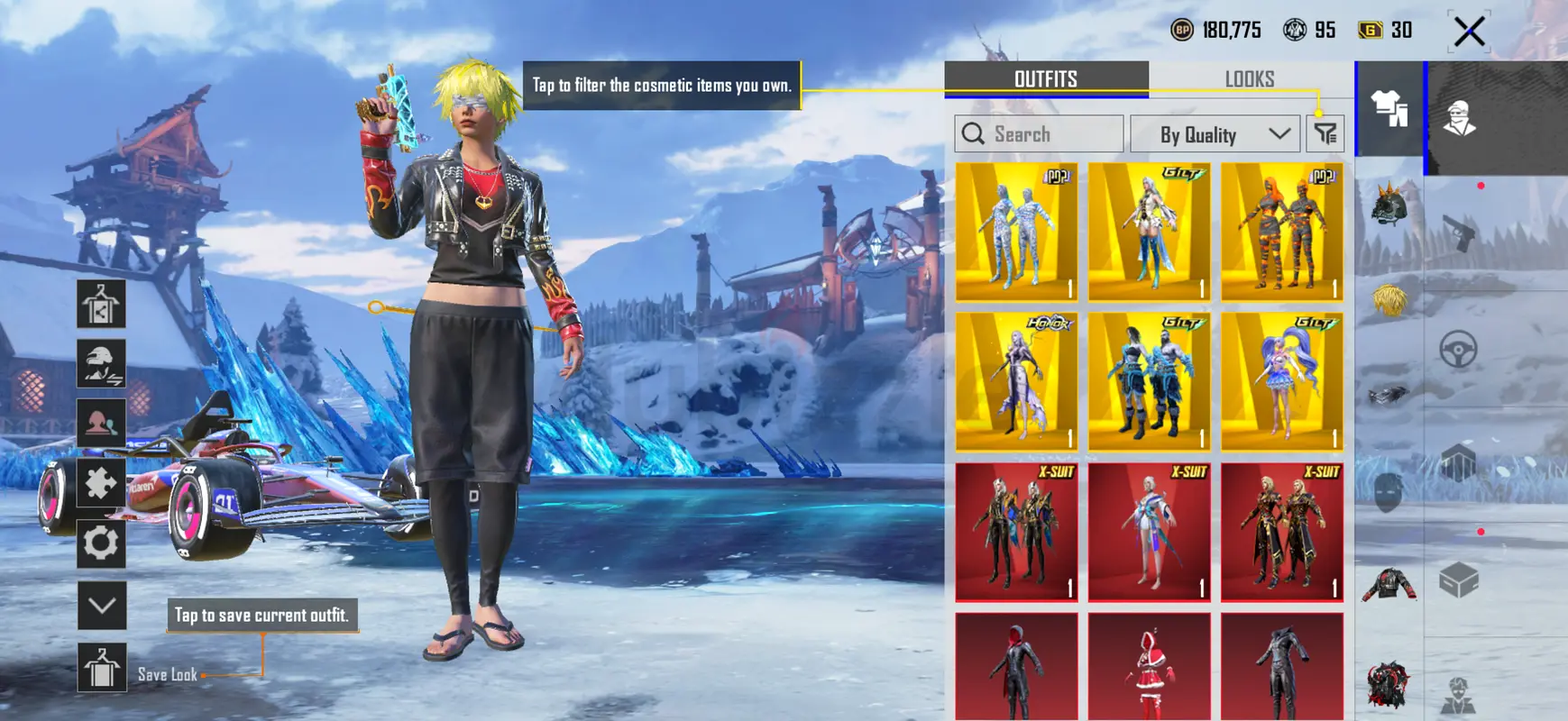Select the Outfits tab
Viewport: 1568px width, 721px height.
(x=1046, y=79)
